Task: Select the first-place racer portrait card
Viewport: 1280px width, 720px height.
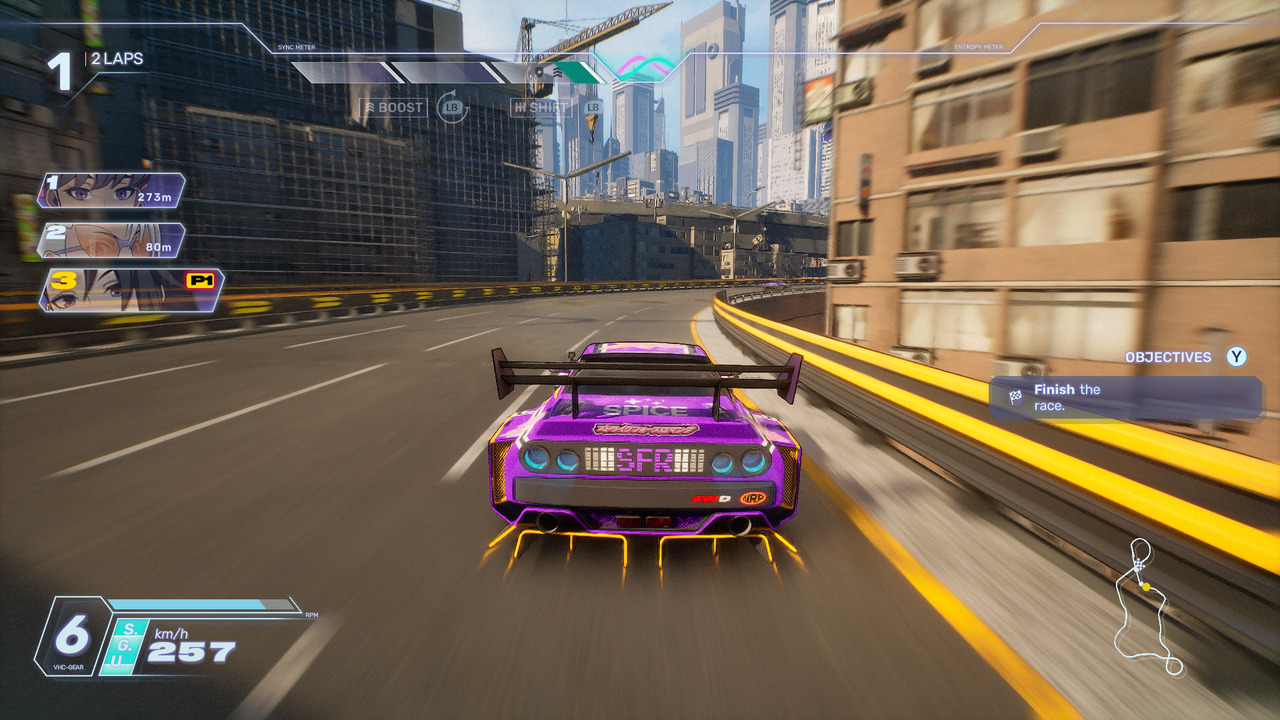Action: (x=110, y=189)
